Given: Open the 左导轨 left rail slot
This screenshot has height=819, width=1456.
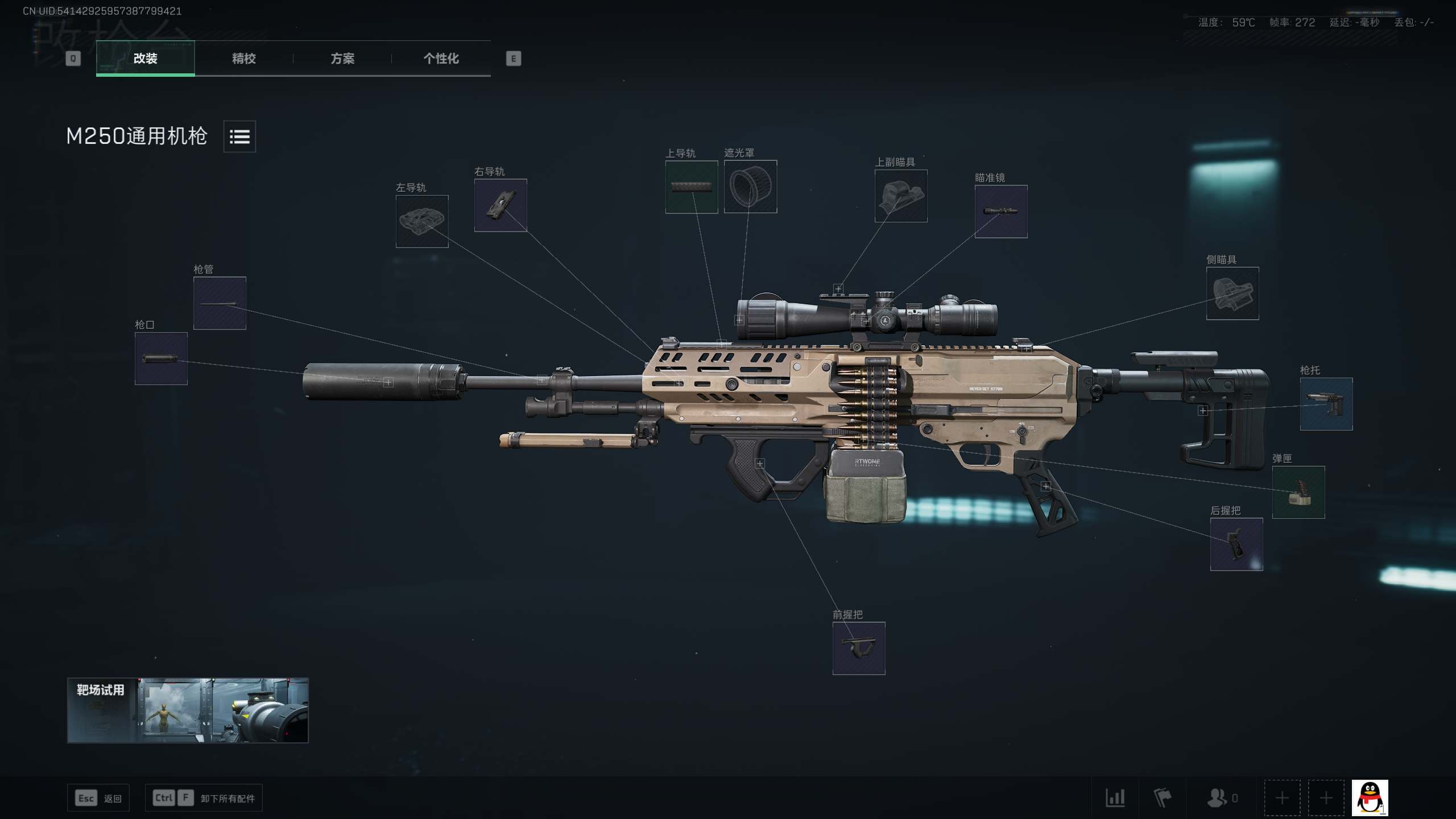Looking at the screenshot, I should click(422, 222).
